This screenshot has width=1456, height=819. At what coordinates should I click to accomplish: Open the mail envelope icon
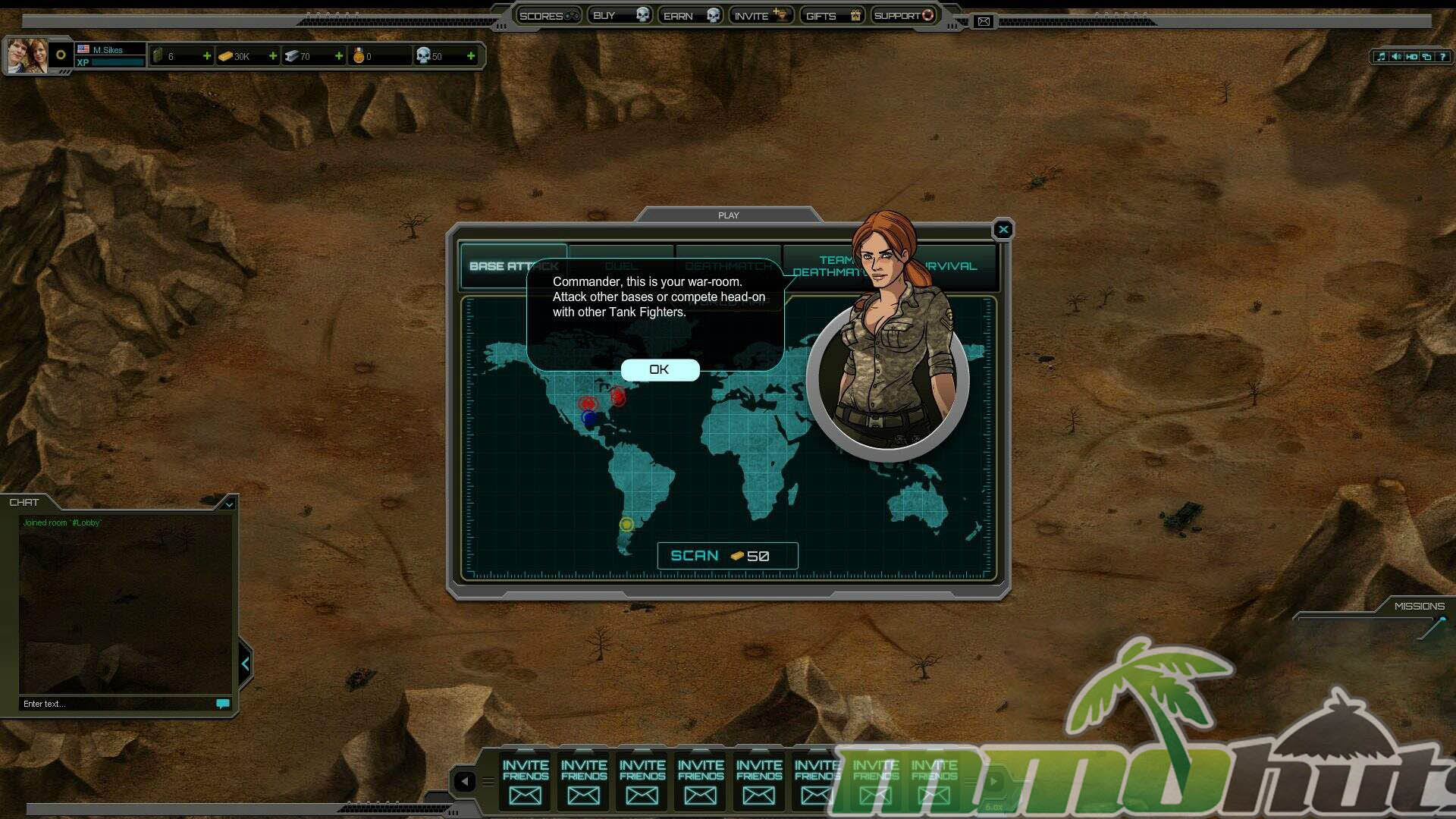click(x=984, y=21)
